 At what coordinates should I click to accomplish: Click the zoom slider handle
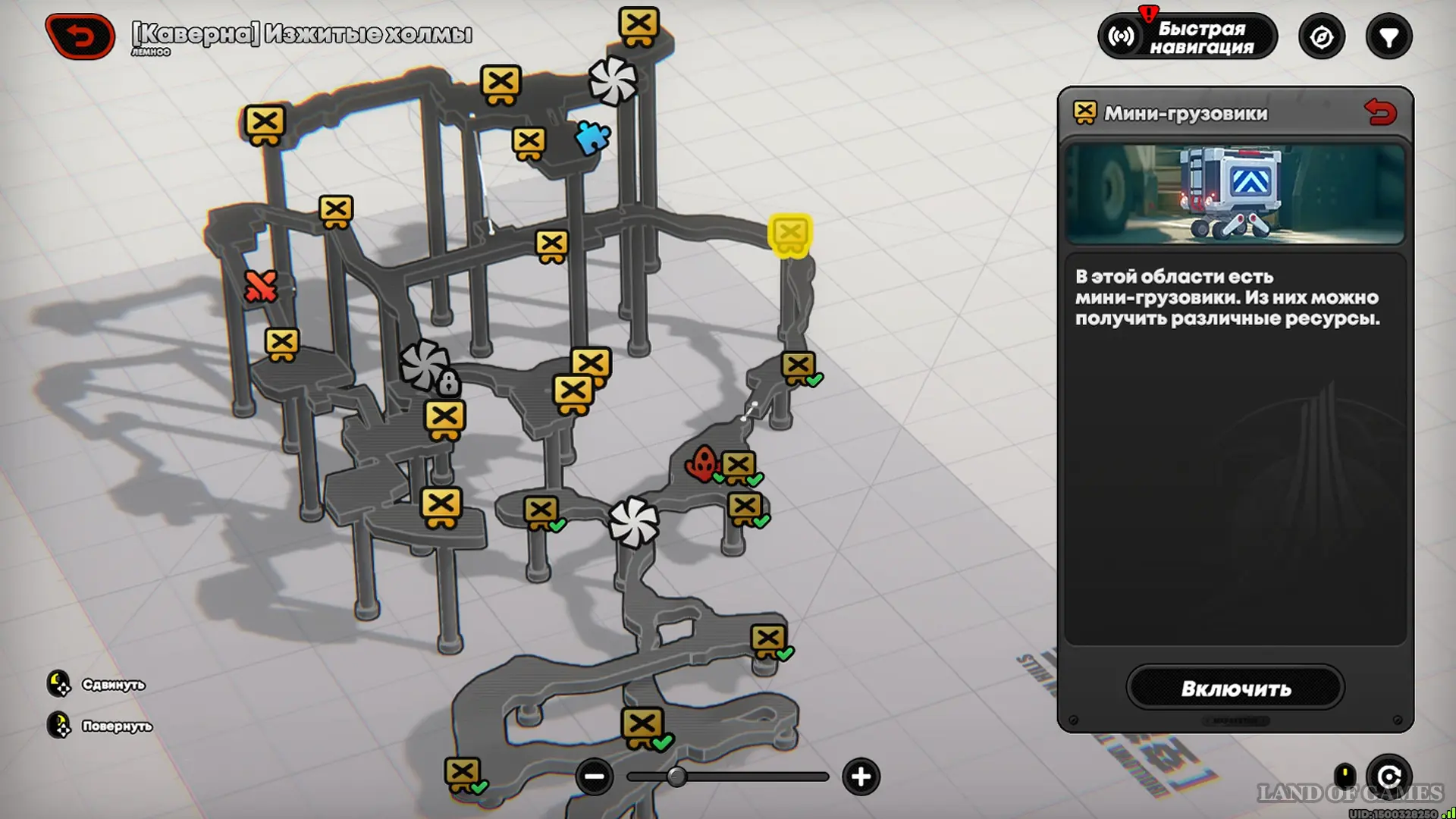click(676, 777)
